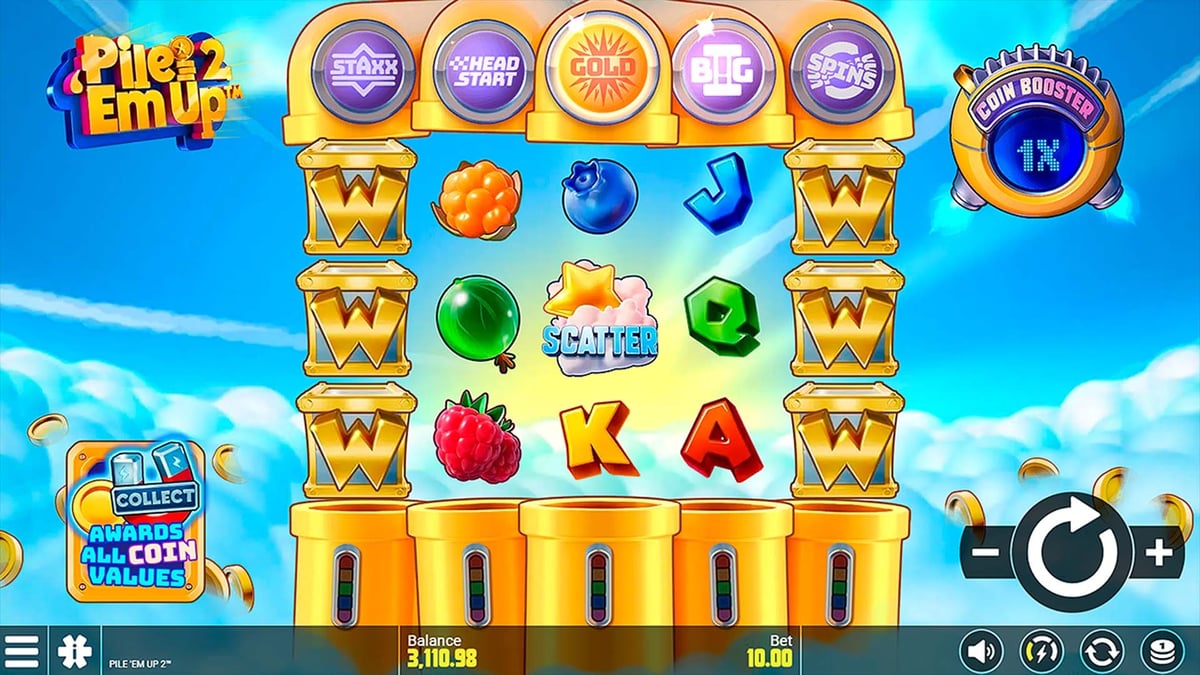Decrease the bet with the minus button

(986, 552)
